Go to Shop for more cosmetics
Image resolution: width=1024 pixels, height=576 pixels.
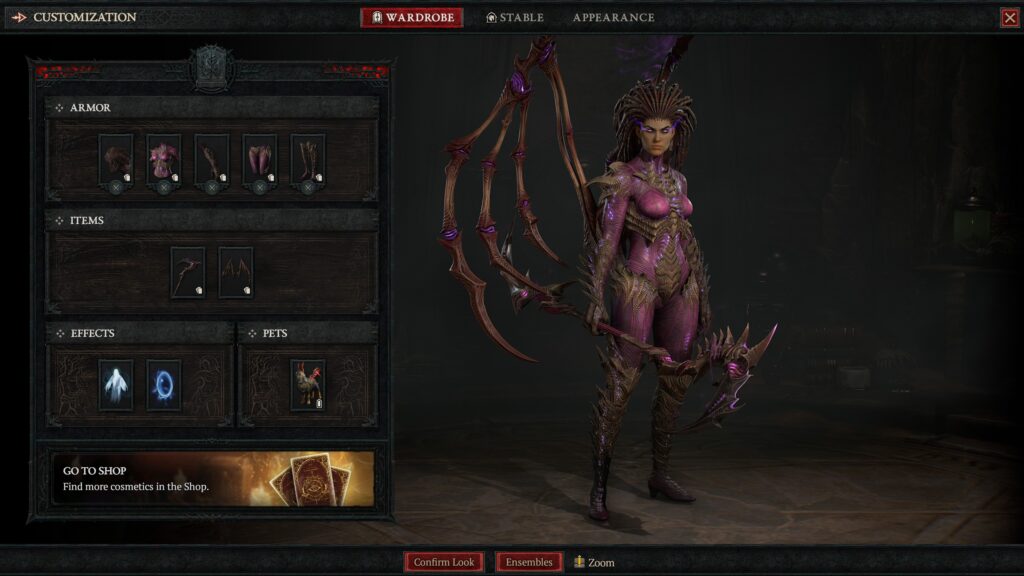[212, 478]
